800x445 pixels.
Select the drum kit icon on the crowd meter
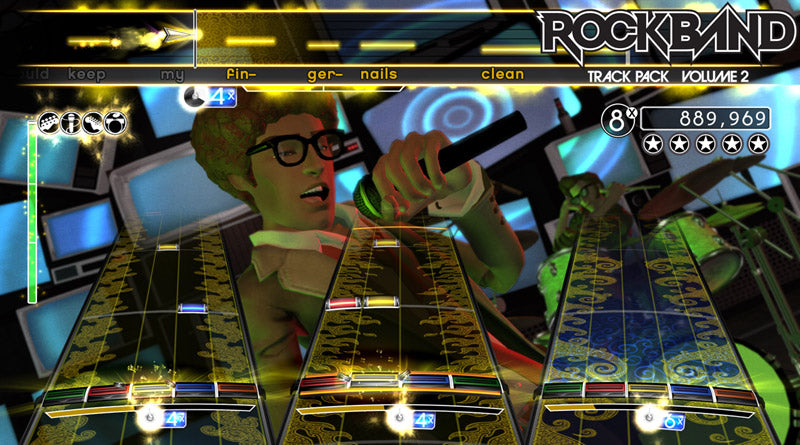click(116, 123)
